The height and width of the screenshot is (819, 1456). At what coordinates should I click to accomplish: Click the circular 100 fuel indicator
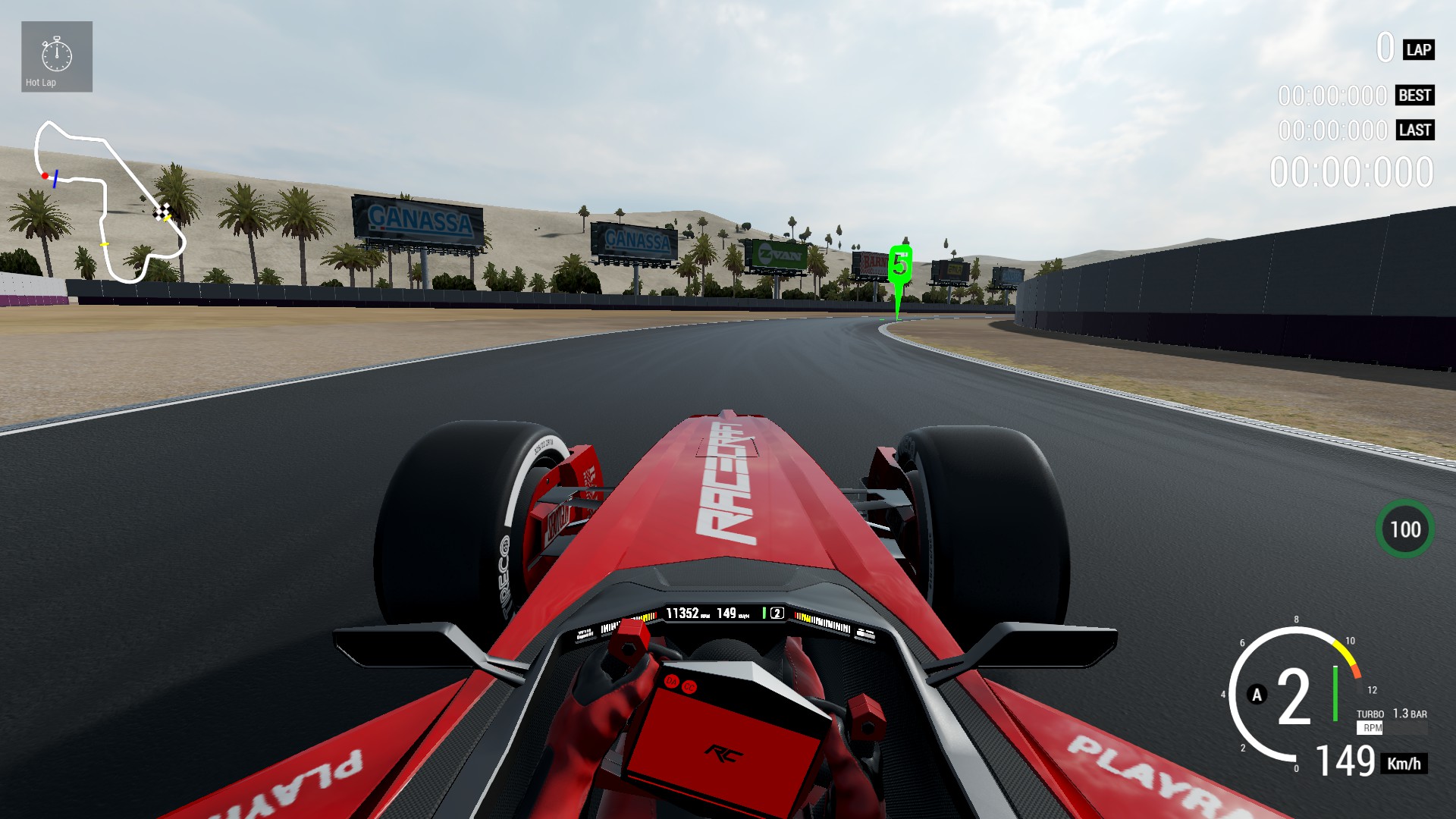[1407, 530]
